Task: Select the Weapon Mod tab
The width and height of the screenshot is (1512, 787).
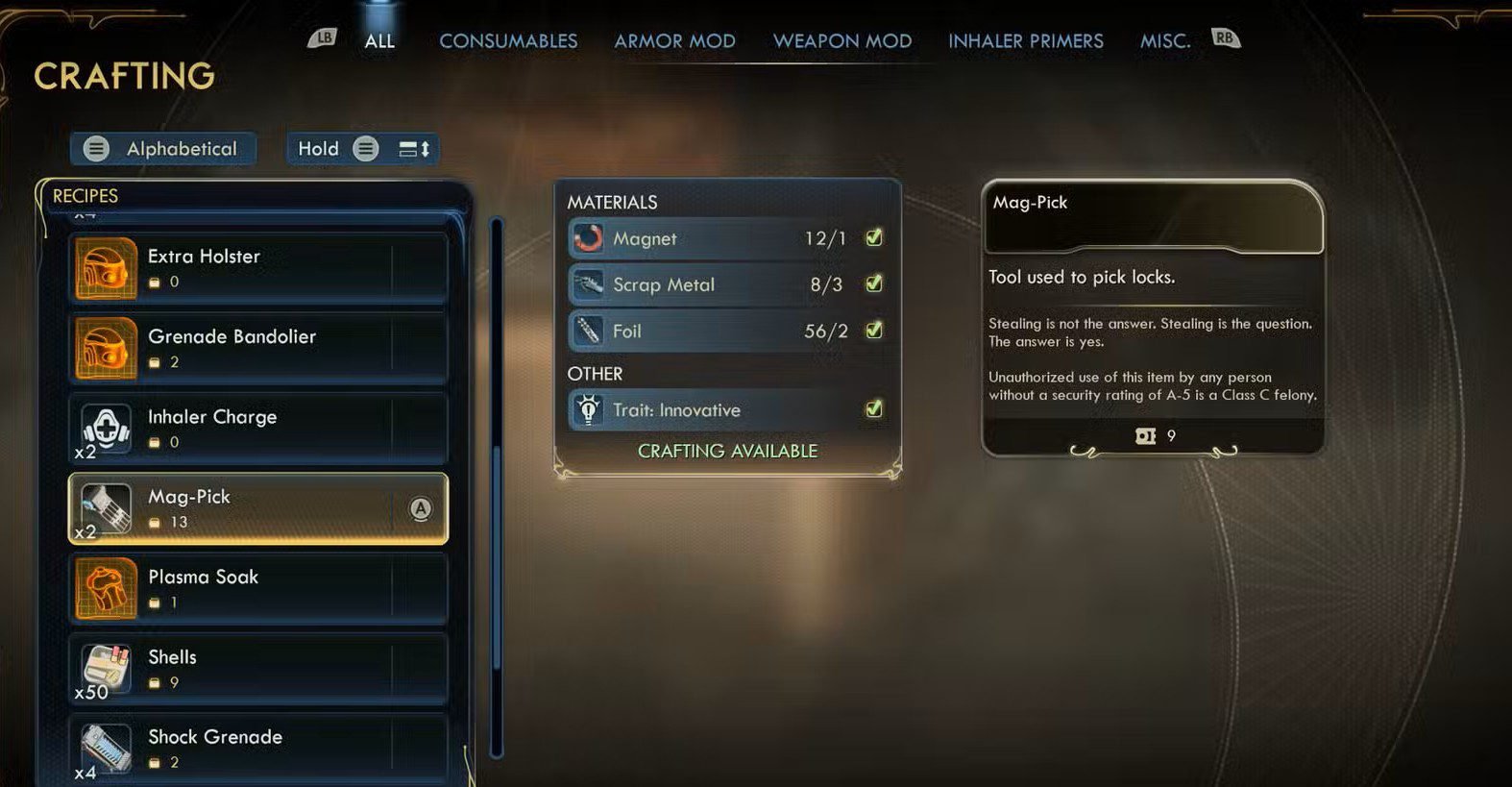Action: tap(842, 41)
